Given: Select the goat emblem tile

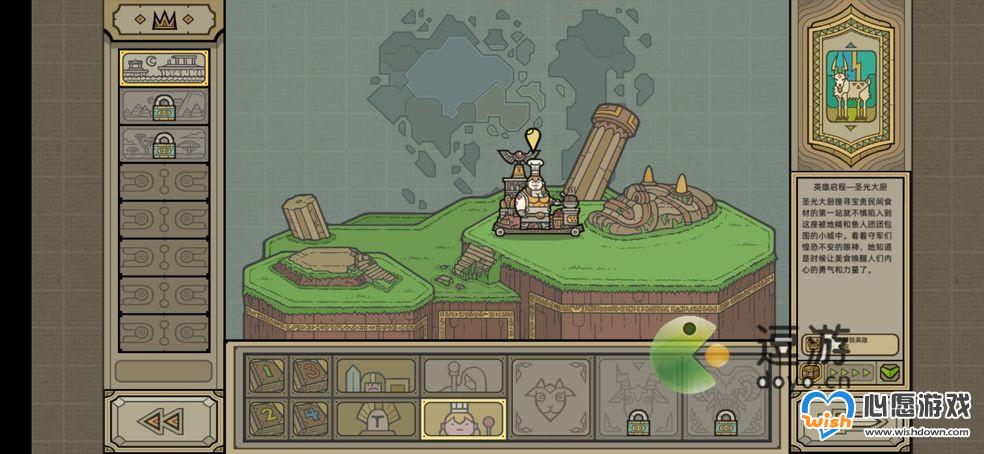Looking at the screenshot, I should point(551,398).
